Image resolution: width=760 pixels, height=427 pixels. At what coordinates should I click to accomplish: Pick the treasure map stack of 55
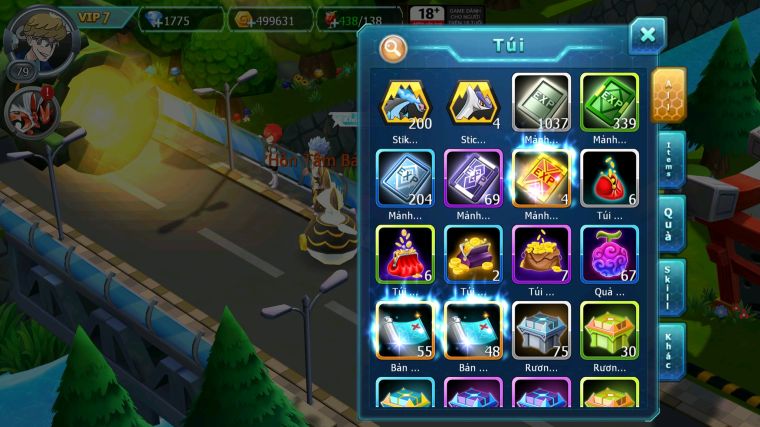pyautogui.click(x=405, y=330)
